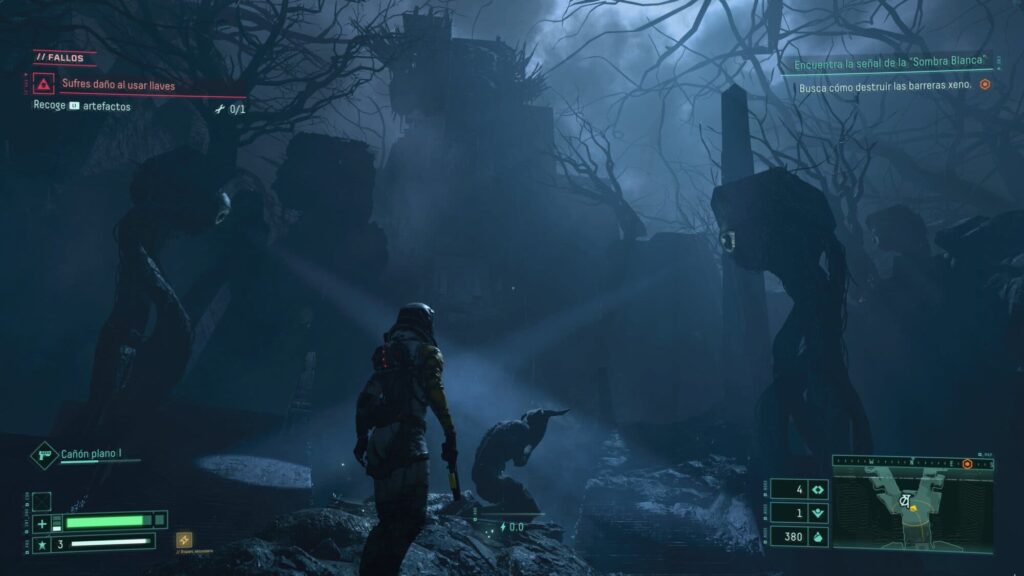Click the orange hexagon objective marker on compass
Screen dimensions: 1024x576
[967, 464]
